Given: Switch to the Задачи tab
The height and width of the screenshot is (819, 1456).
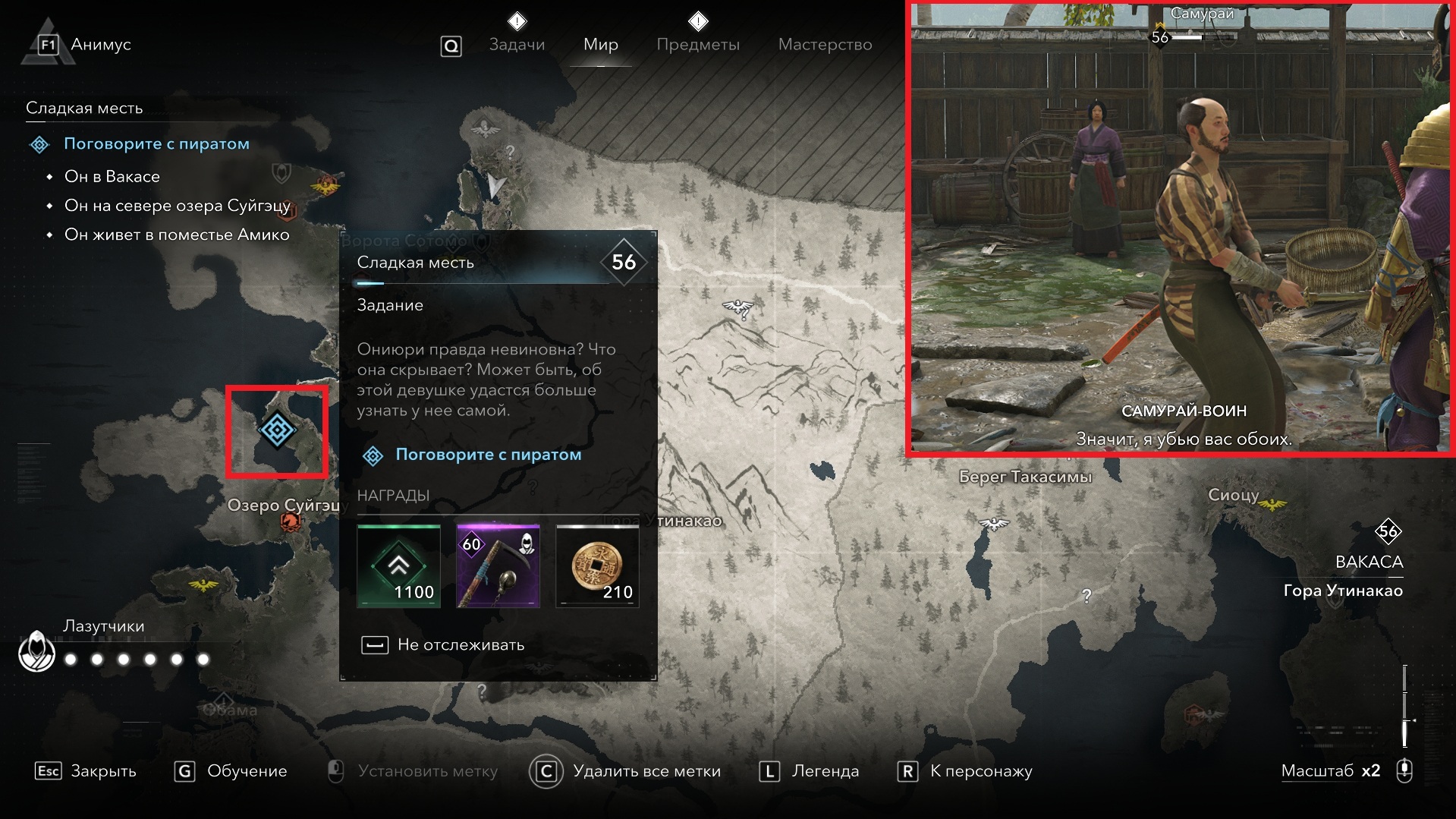Looking at the screenshot, I should point(517,45).
